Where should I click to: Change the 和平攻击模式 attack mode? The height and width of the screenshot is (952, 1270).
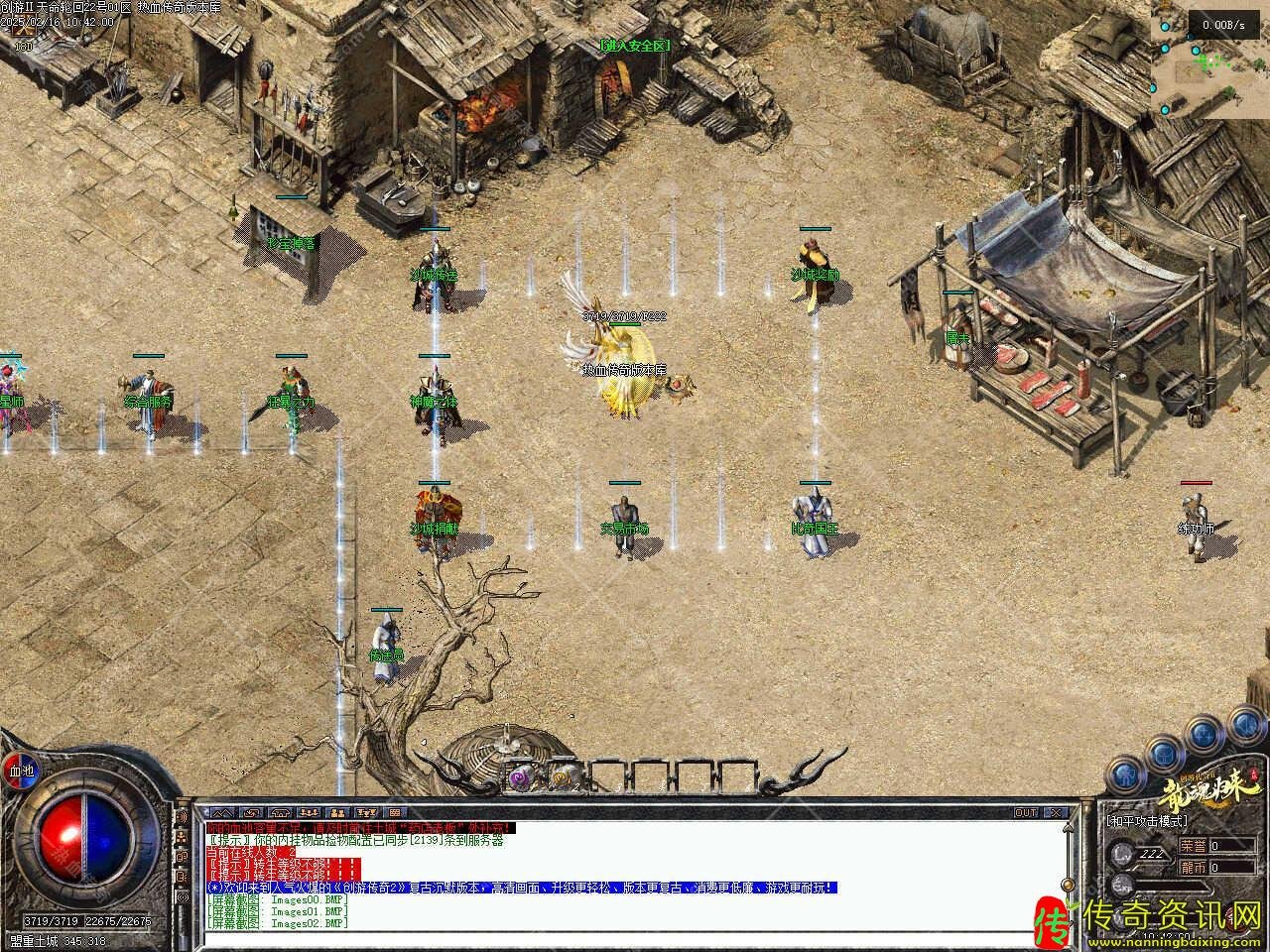[x=1147, y=821]
